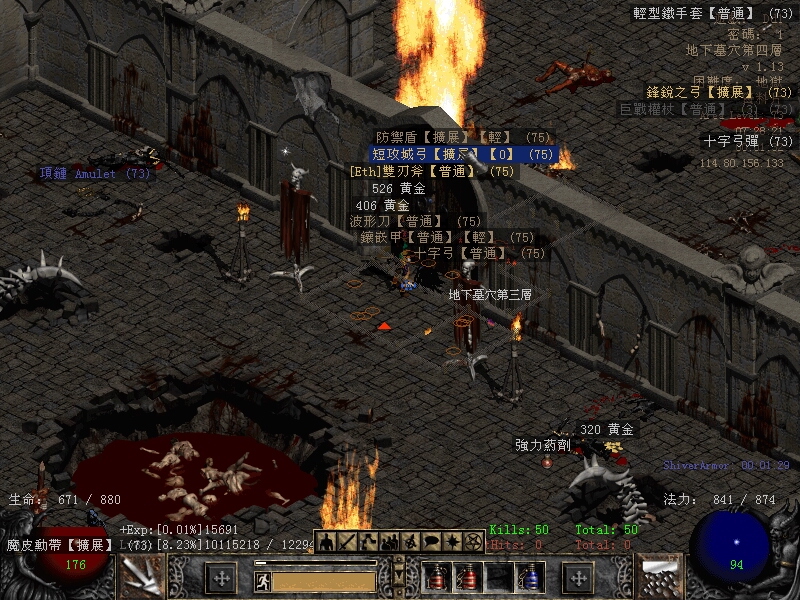Select the left mouse skill icon
Viewport: 800px width, 600px height.
pos(141,577)
